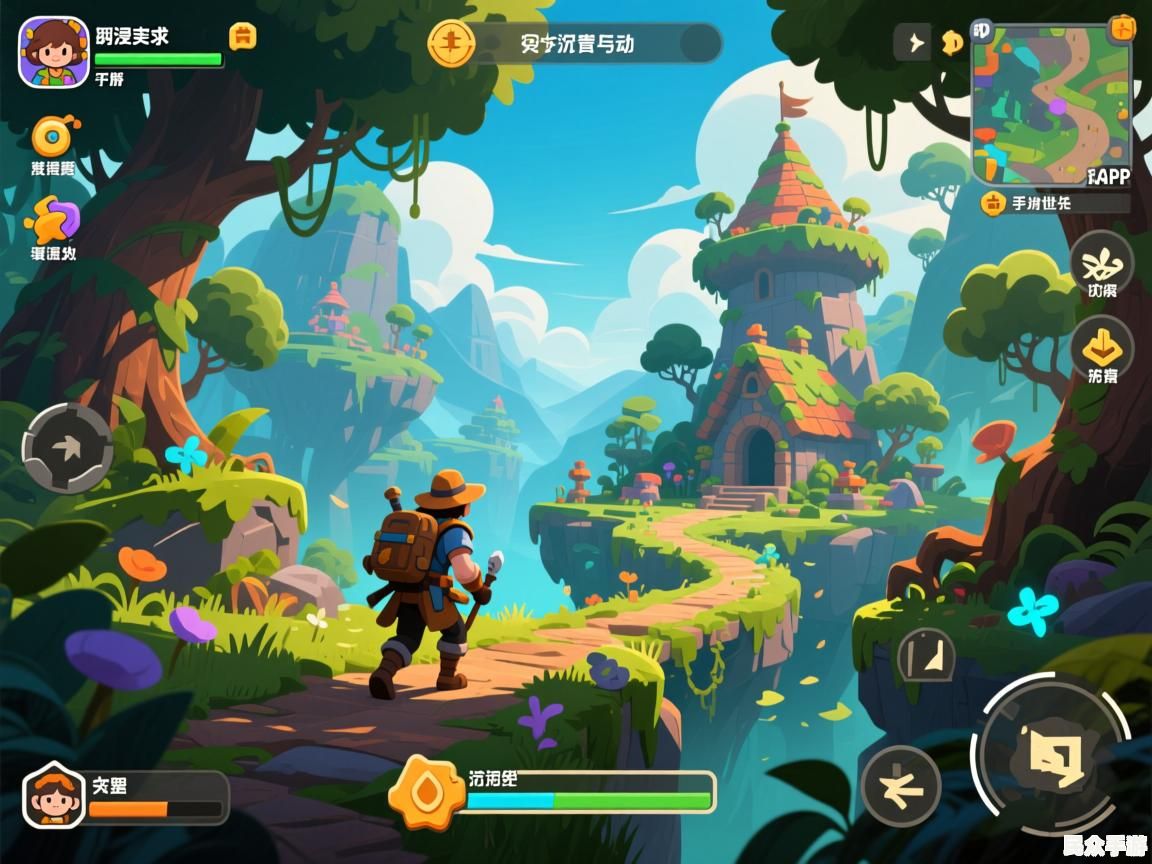Click the dark square arrow button near minimap

[x=911, y=42]
